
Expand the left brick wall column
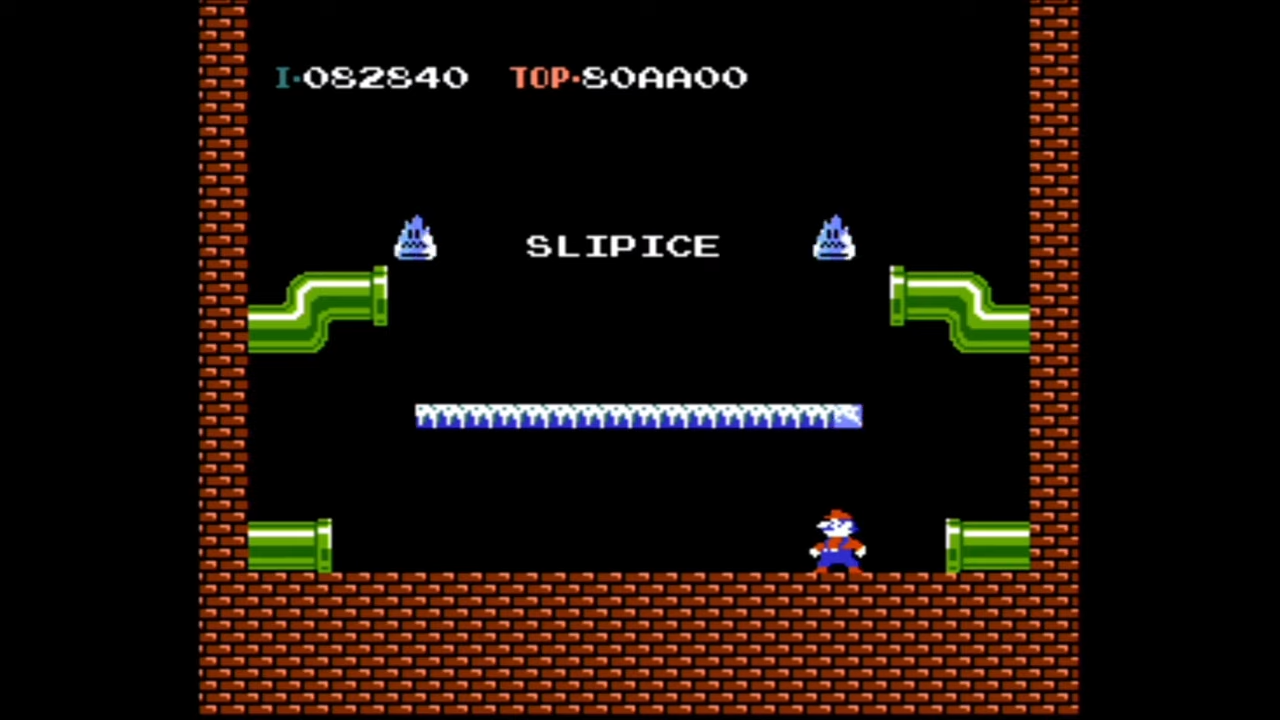(225, 360)
